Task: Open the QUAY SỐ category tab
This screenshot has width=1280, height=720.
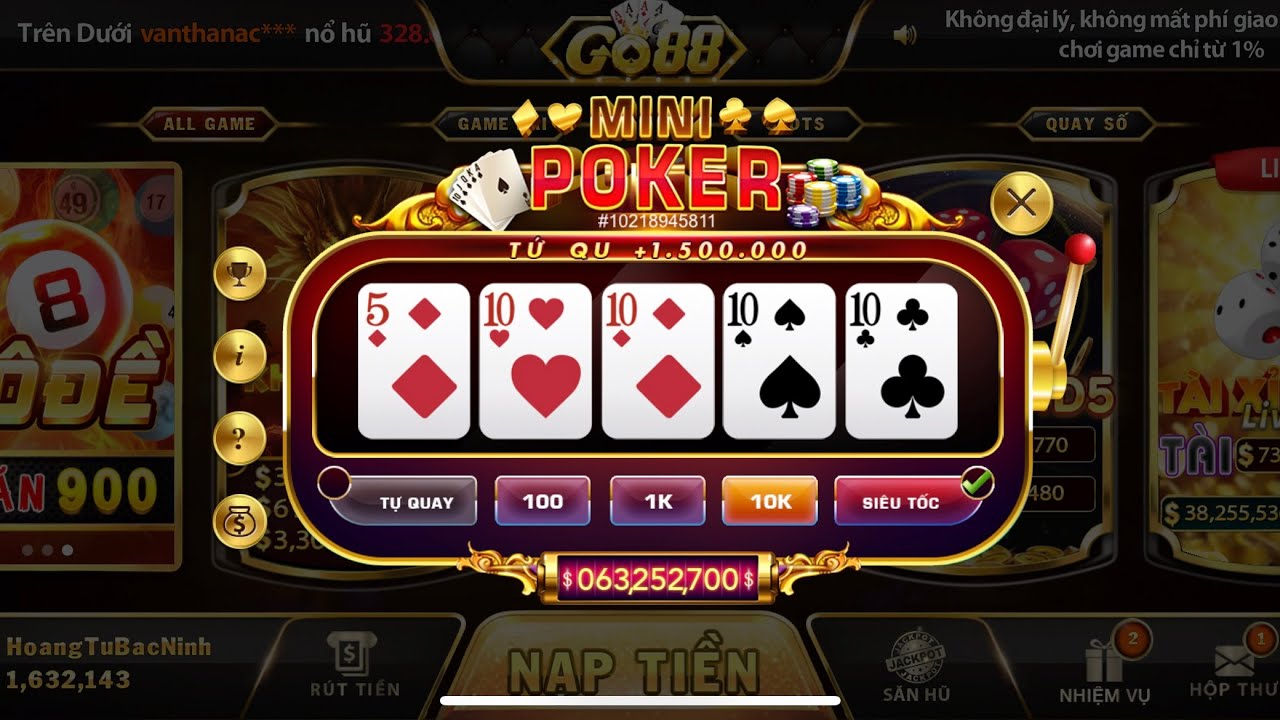Action: [x=1090, y=124]
